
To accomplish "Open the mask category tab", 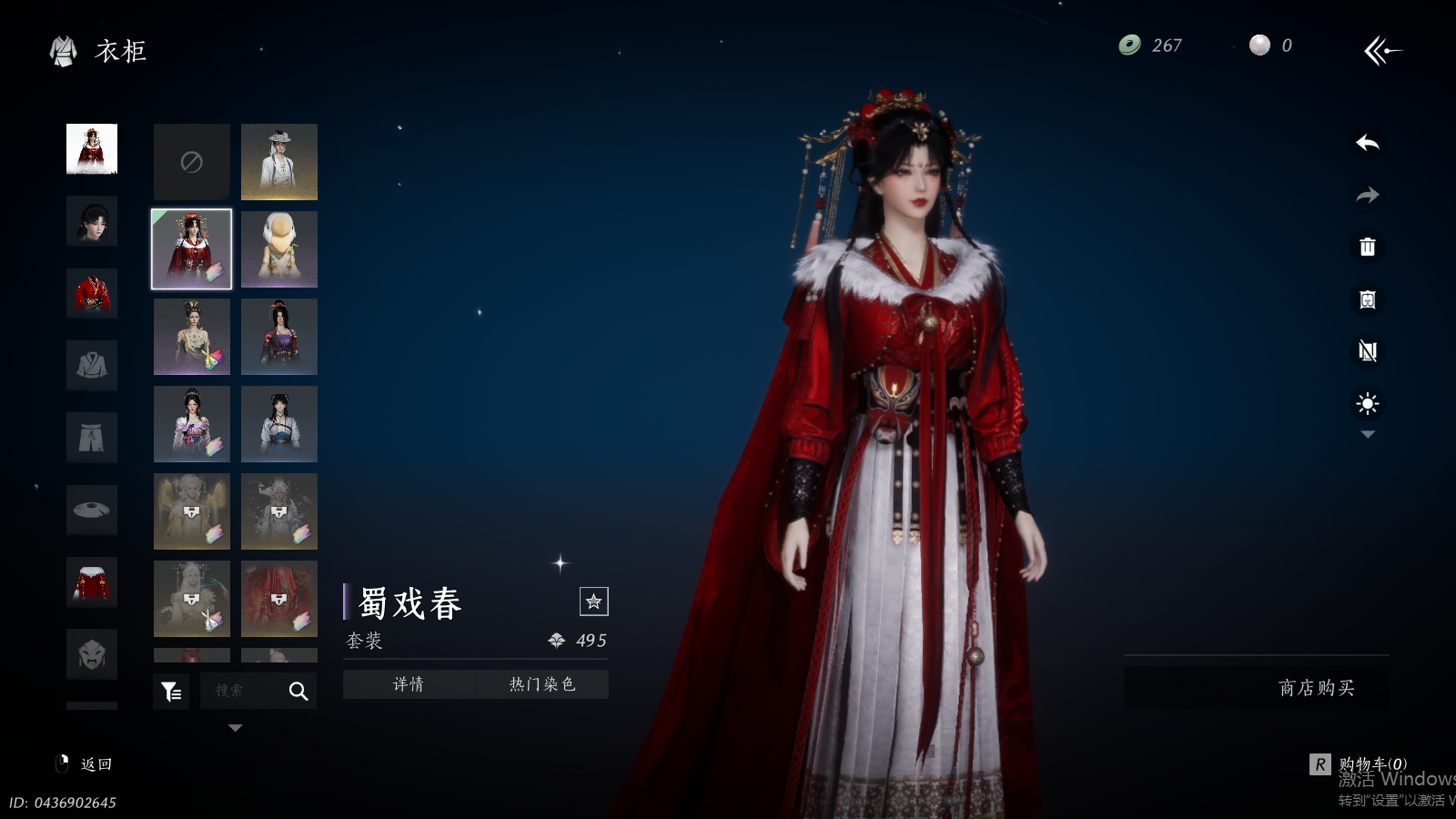I will [92, 653].
